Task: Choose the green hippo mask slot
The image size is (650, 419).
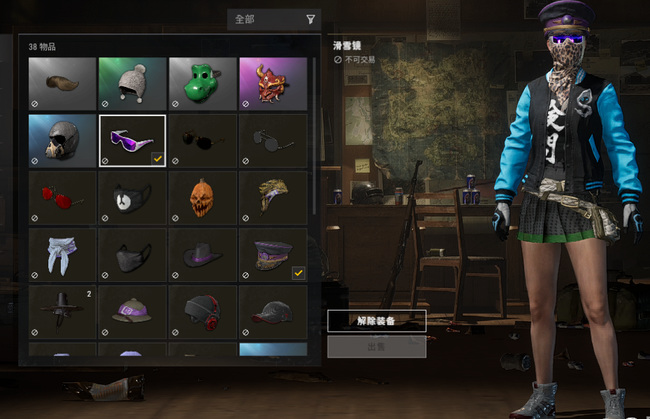Action: click(x=202, y=83)
